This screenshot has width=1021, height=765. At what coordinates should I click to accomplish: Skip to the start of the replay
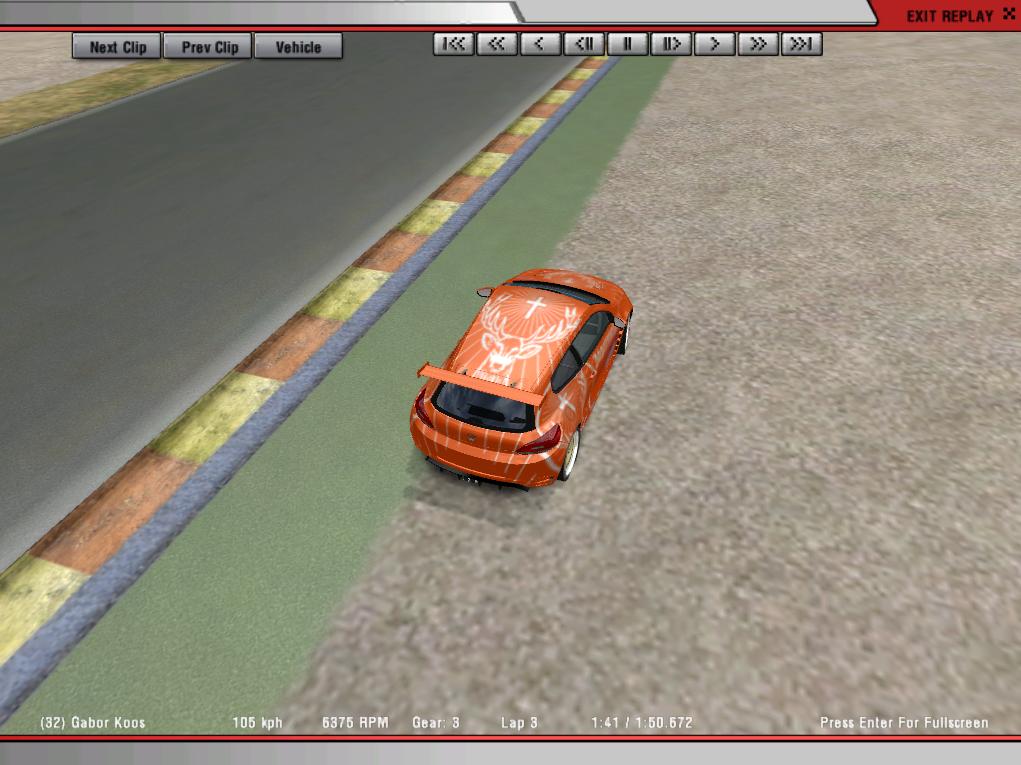click(454, 44)
